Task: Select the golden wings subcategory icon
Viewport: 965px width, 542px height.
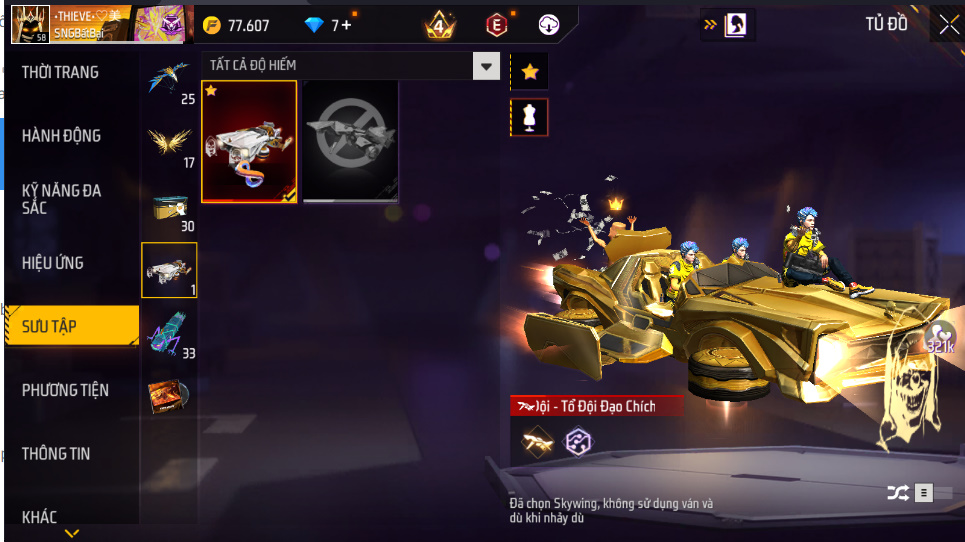Action: (169, 146)
